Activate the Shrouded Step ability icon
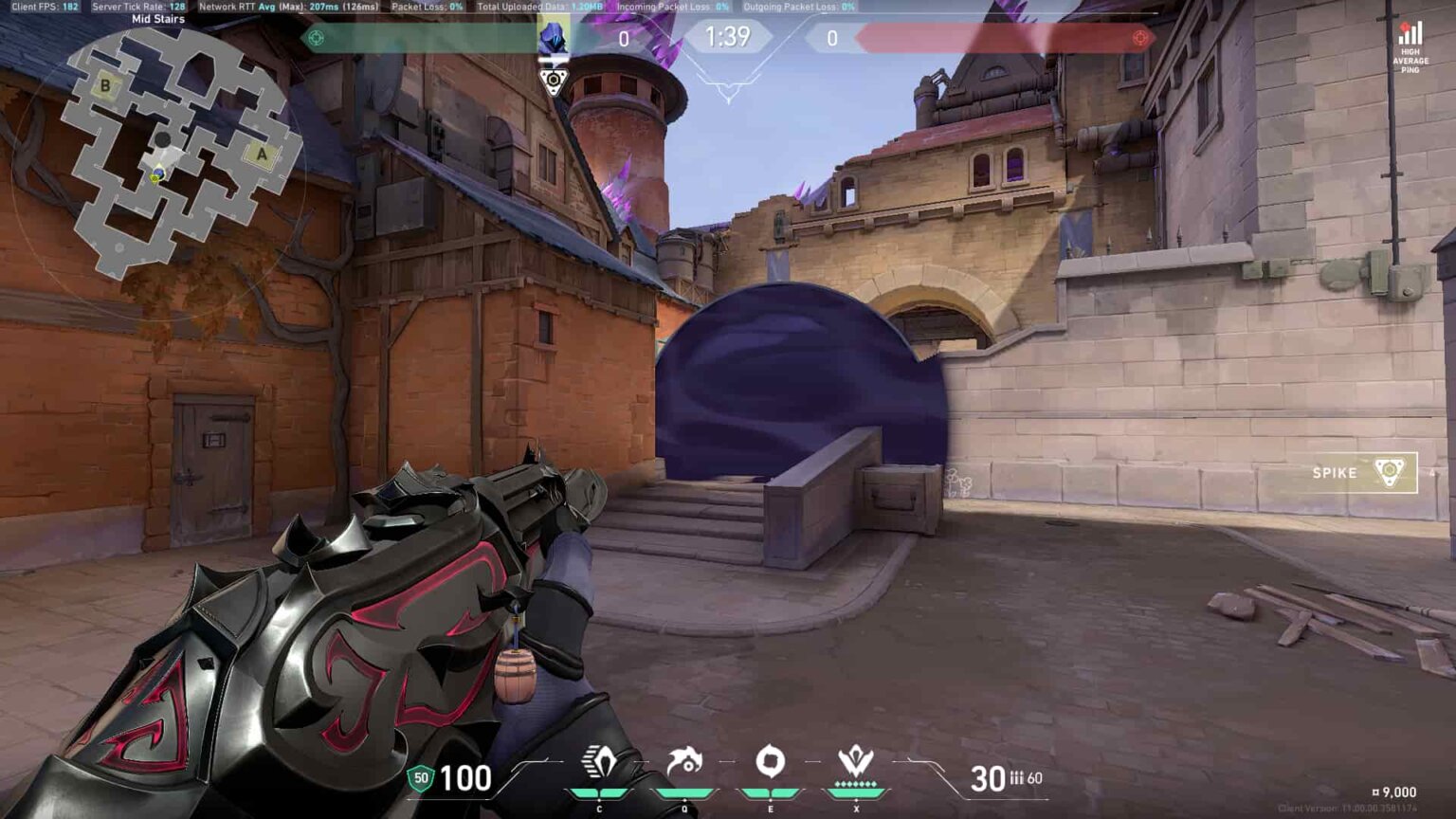Screen dimensions: 1456x819 [599, 761]
